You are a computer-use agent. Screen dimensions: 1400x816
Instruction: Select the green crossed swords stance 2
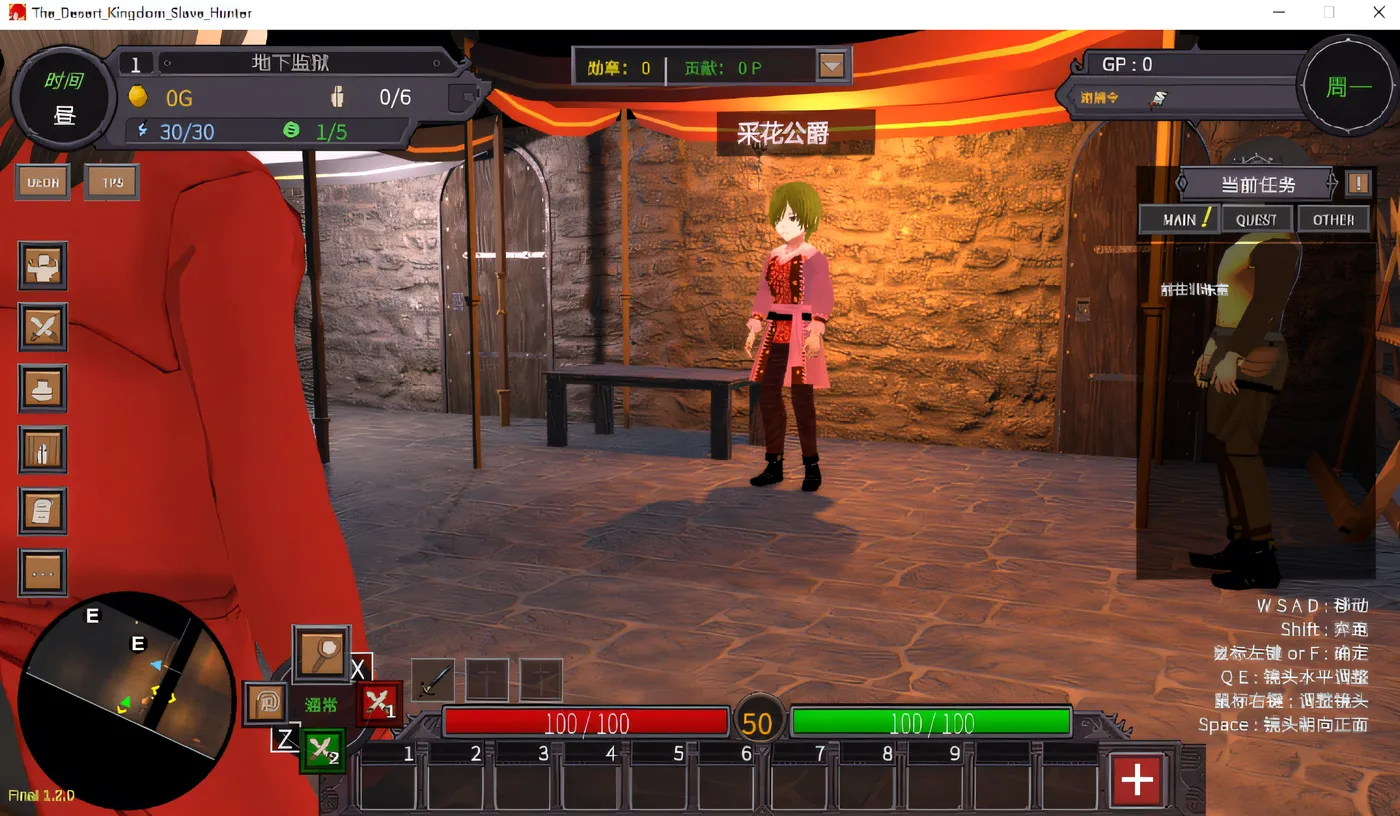pyautogui.click(x=322, y=750)
